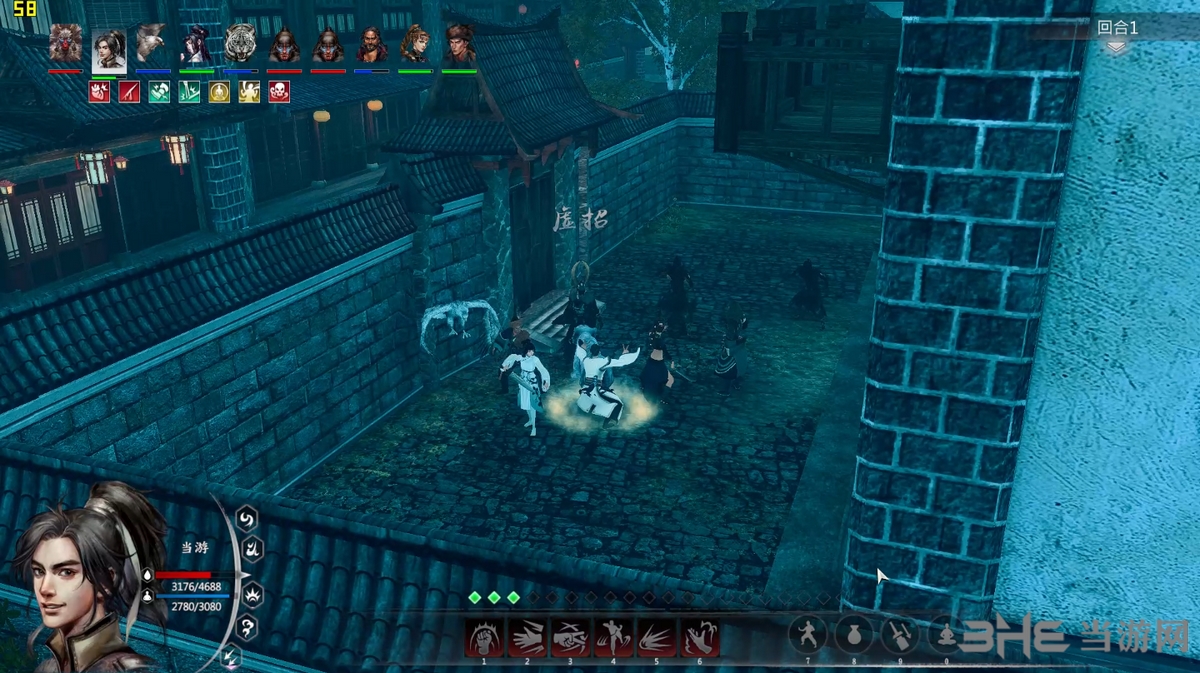Select the martial stance action in slot 7
Screen dimensions: 1200x673
[809, 634]
